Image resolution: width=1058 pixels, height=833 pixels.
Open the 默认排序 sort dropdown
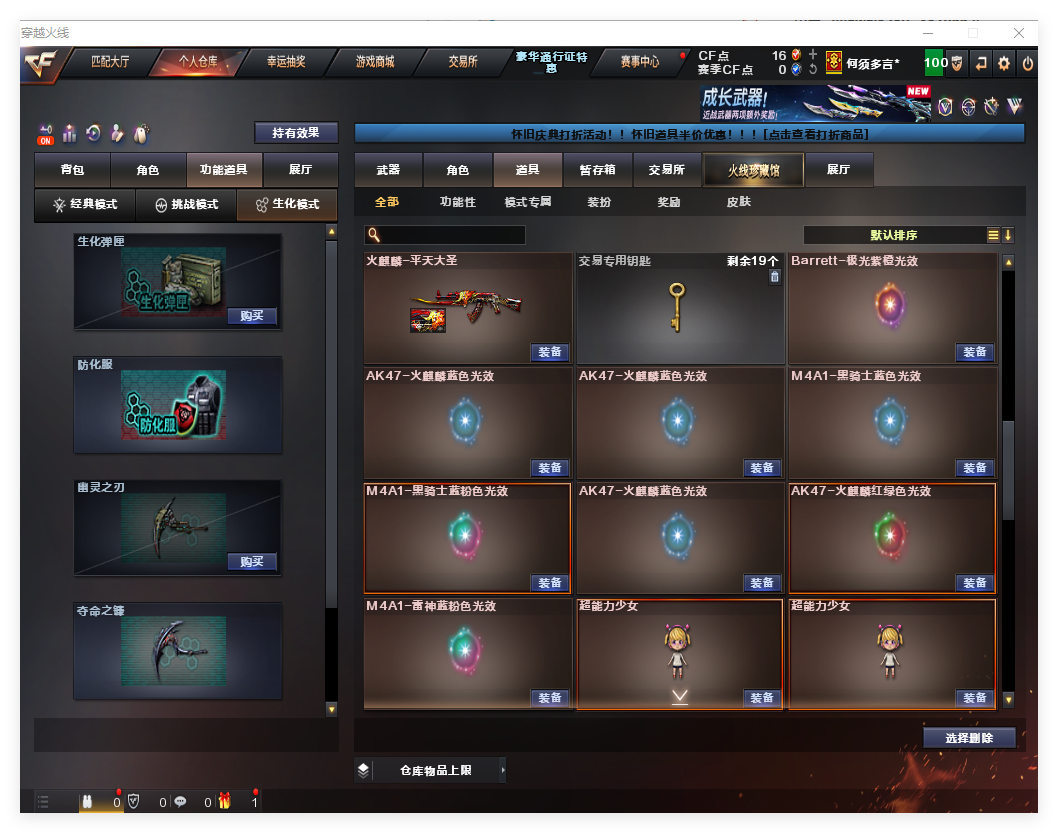tap(894, 235)
